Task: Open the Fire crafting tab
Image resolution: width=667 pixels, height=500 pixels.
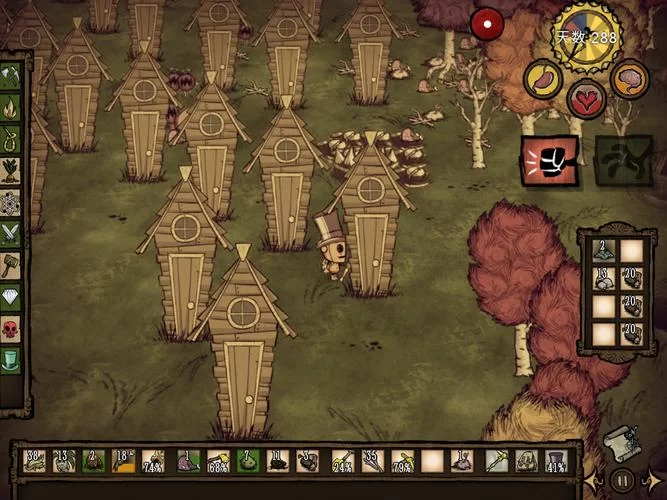Action: pos(11,104)
